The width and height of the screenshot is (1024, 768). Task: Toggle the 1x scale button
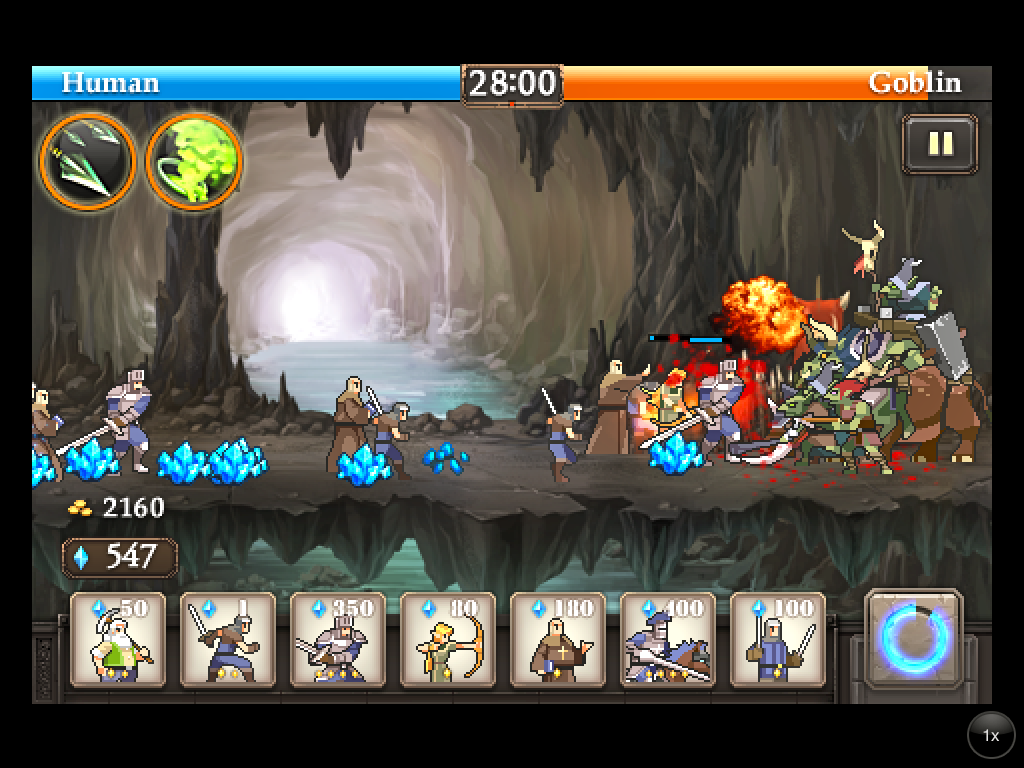point(990,736)
